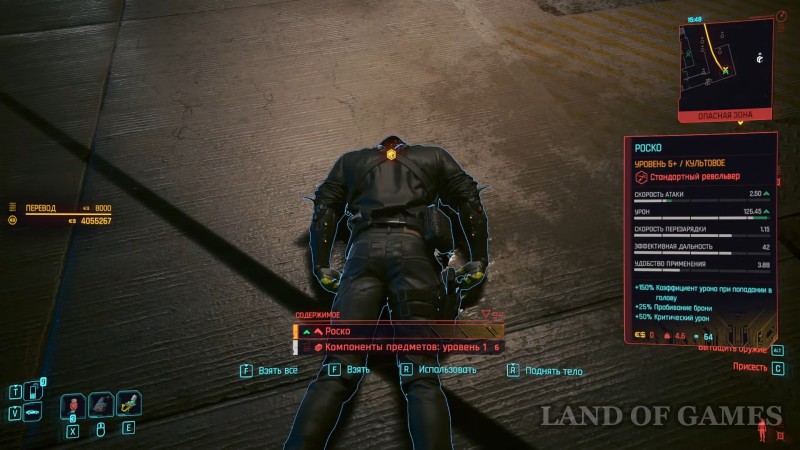Select the Компоненты предметов loot row
The image size is (800, 450).
click(400, 346)
